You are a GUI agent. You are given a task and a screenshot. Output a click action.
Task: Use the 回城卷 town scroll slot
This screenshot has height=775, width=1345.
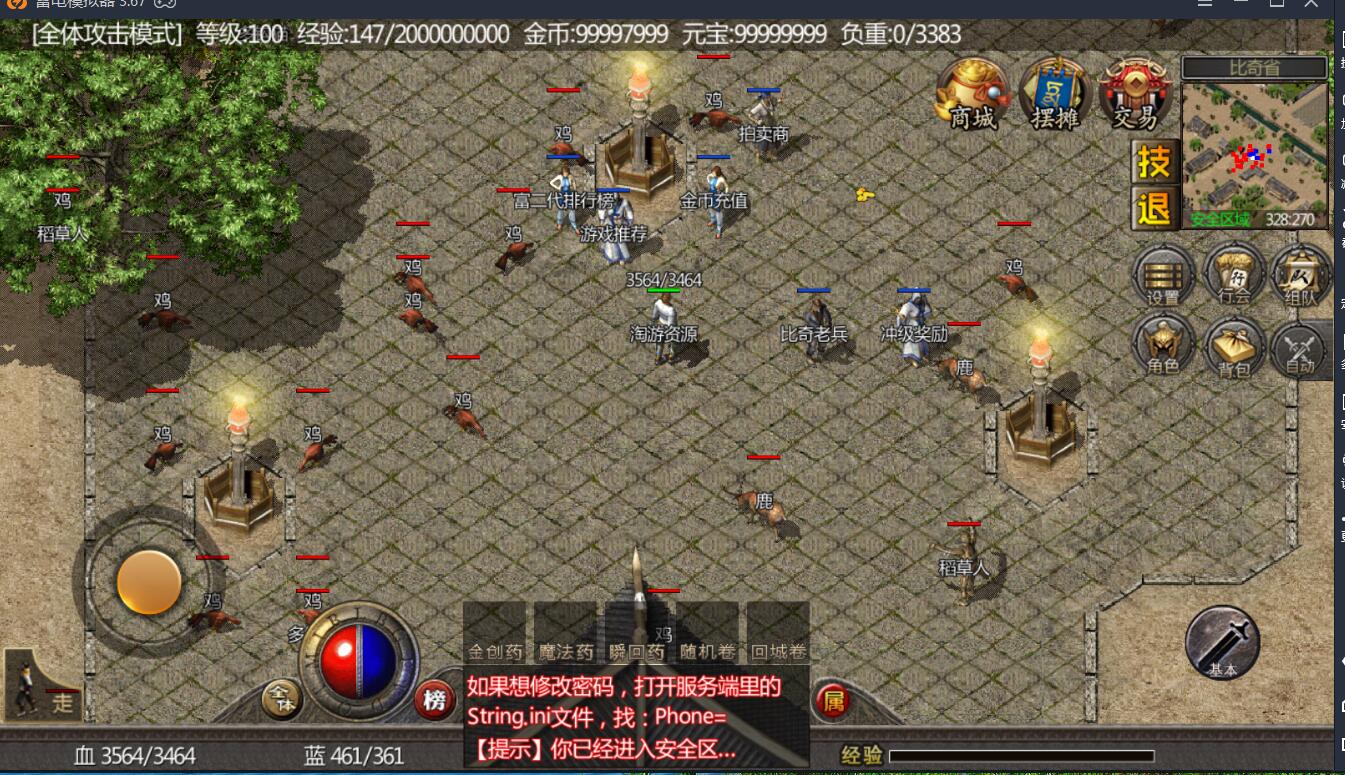[x=778, y=633]
